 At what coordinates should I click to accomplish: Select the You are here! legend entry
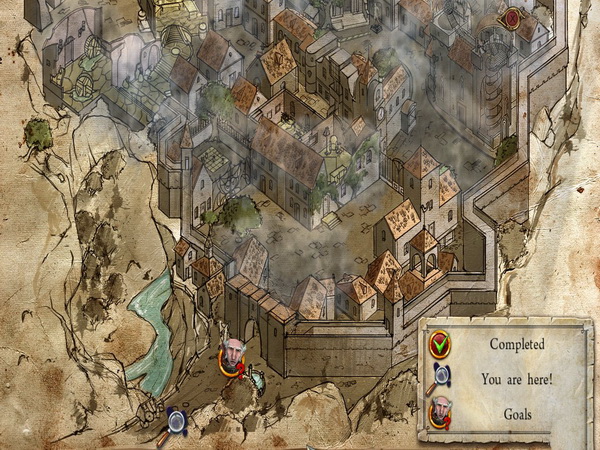441,380
